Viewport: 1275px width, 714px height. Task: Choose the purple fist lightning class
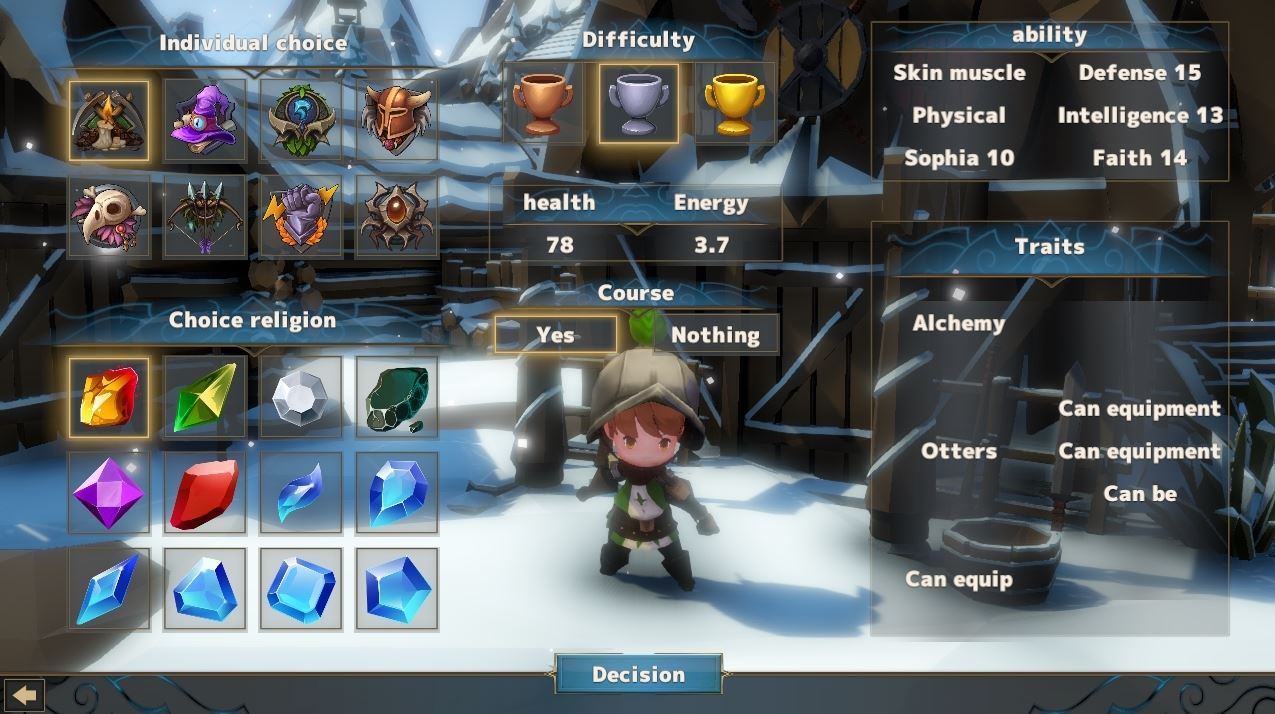pyautogui.click(x=301, y=215)
